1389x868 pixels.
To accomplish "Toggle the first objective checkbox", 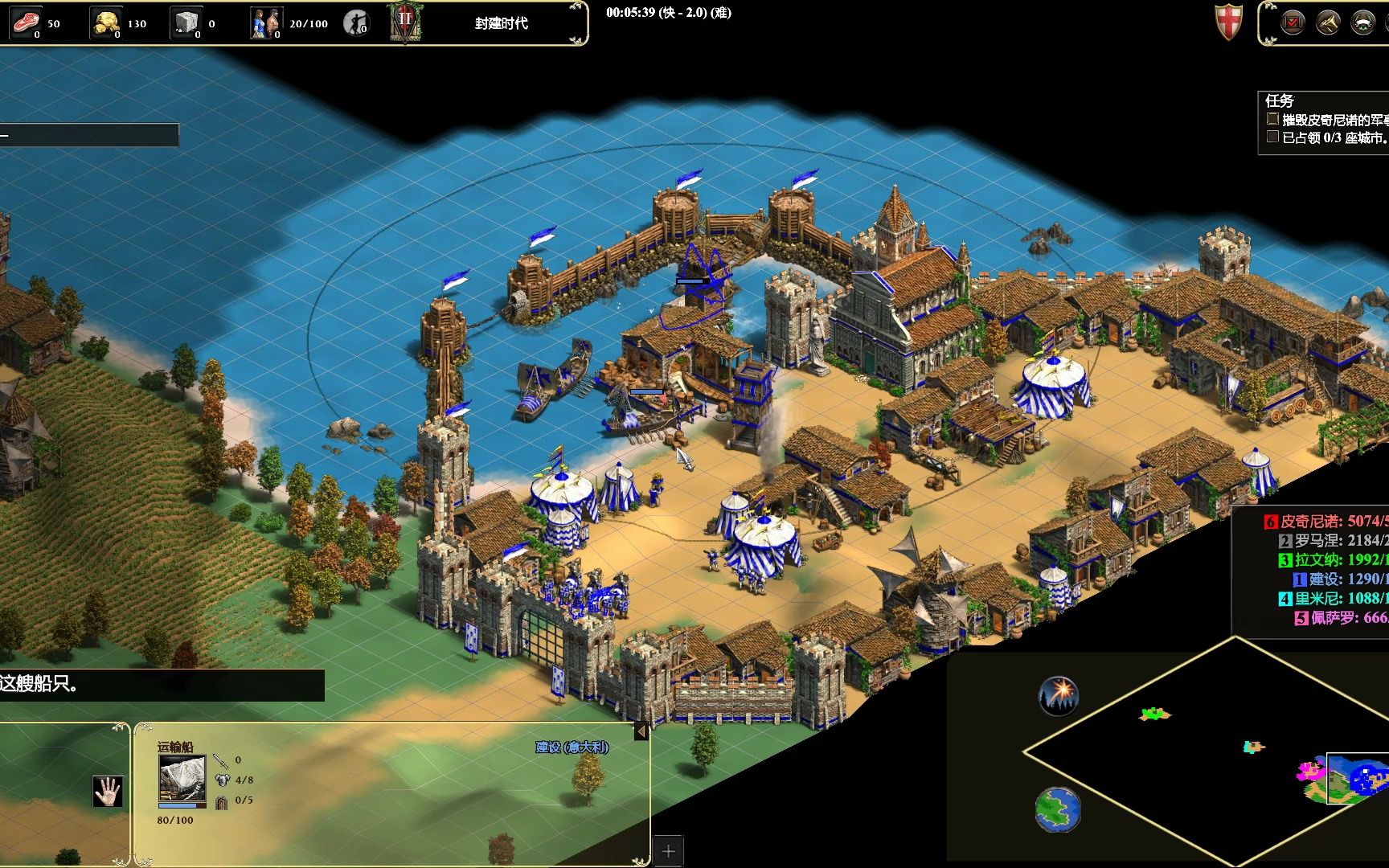I will click(1272, 119).
